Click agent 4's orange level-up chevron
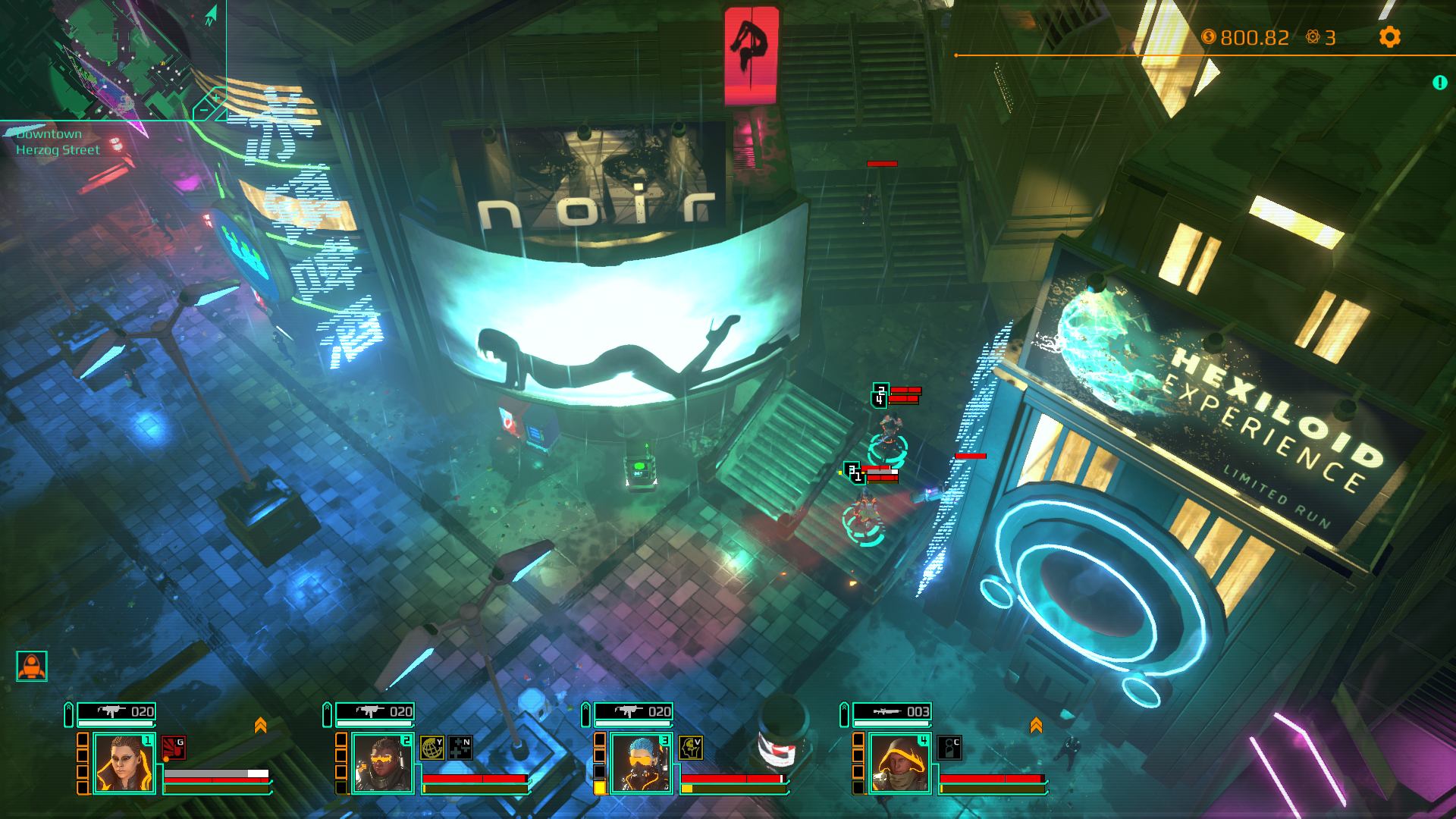 point(1036,726)
